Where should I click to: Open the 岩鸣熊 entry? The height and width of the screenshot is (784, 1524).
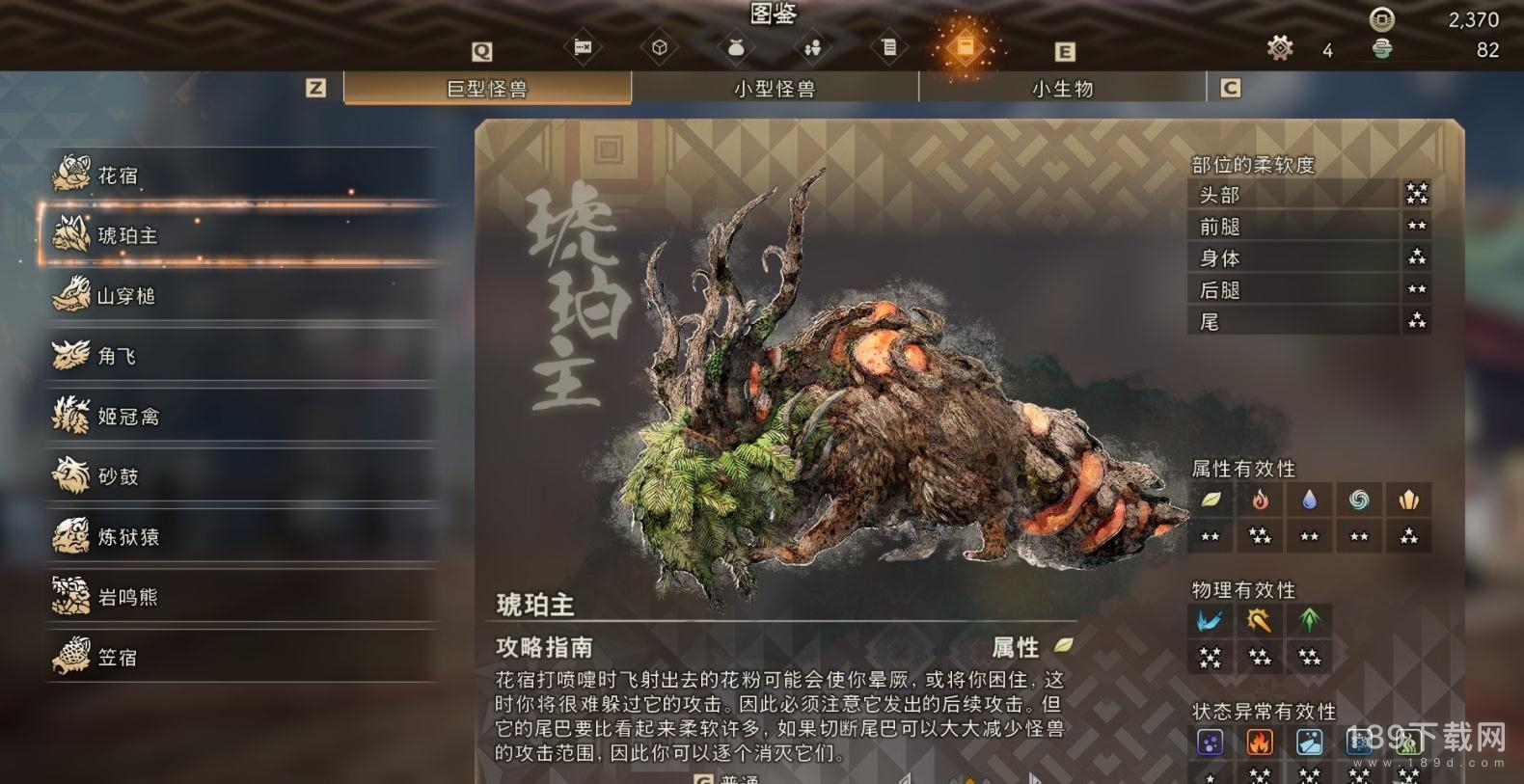click(241, 596)
